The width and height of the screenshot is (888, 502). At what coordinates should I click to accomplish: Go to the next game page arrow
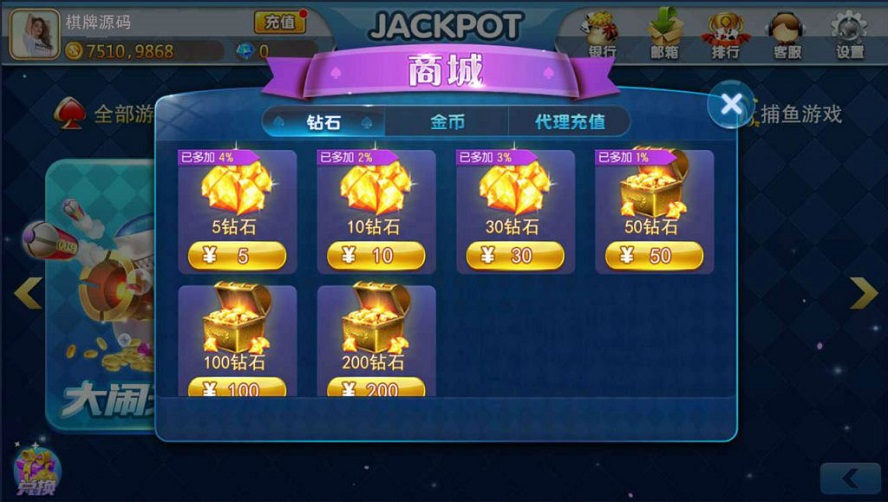click(x=863, y=292)
